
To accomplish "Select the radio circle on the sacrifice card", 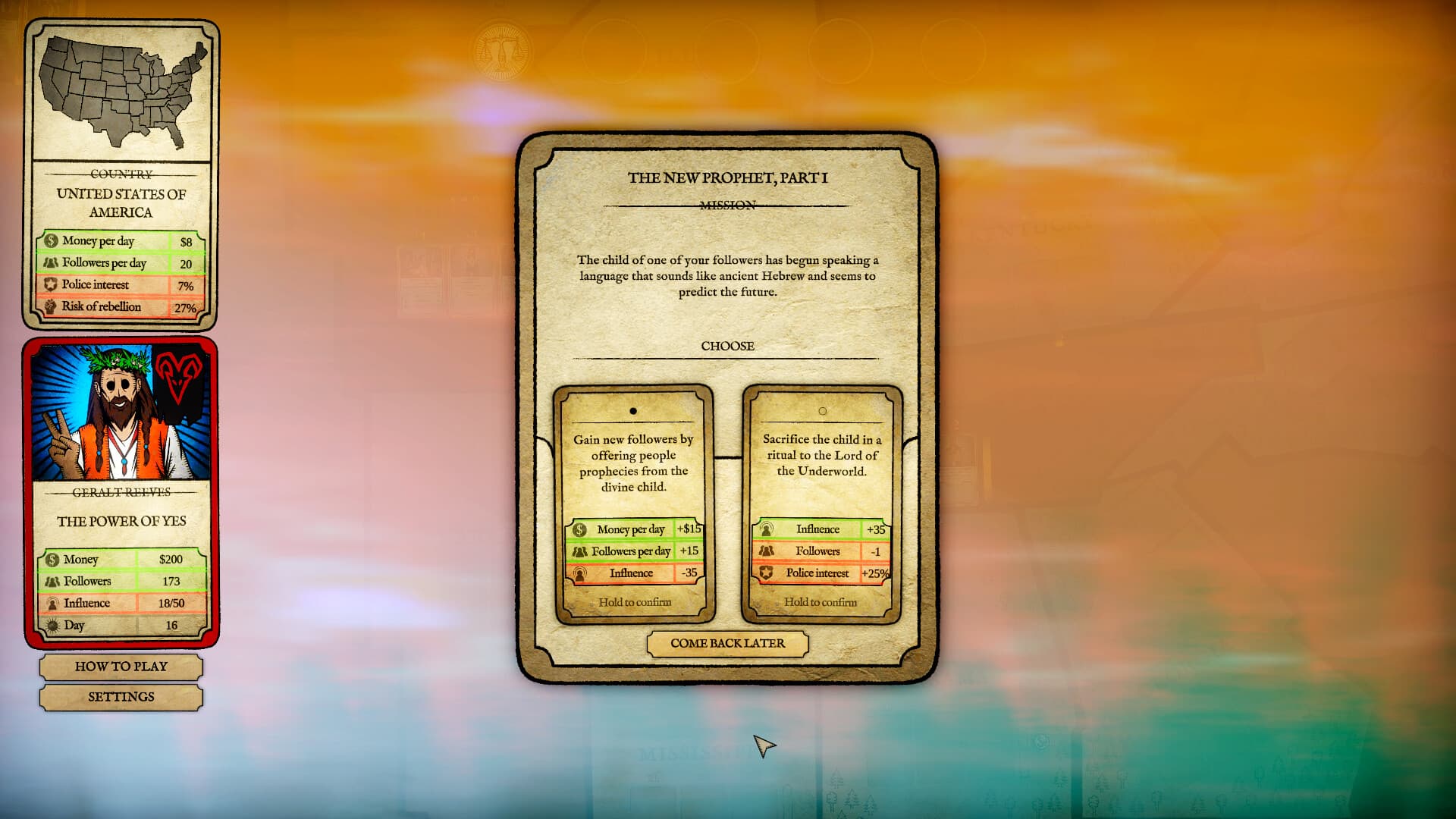I will [821, 410].
